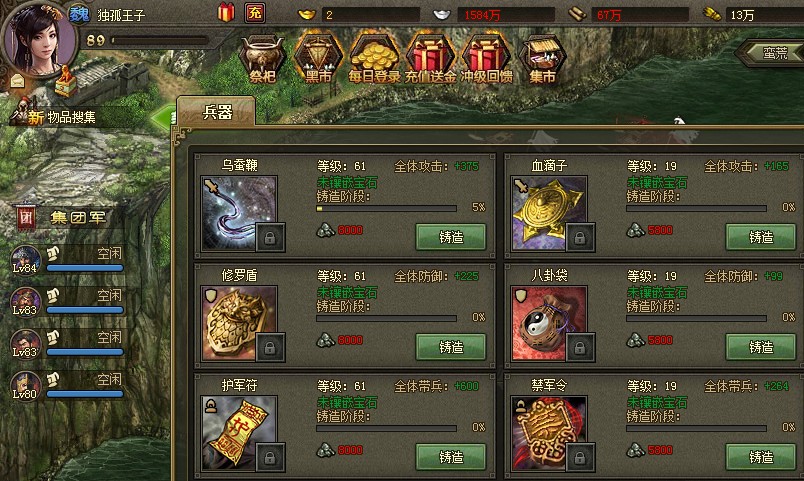
Task: Select the 兵器 weapons tab
Action: [217, 112]
